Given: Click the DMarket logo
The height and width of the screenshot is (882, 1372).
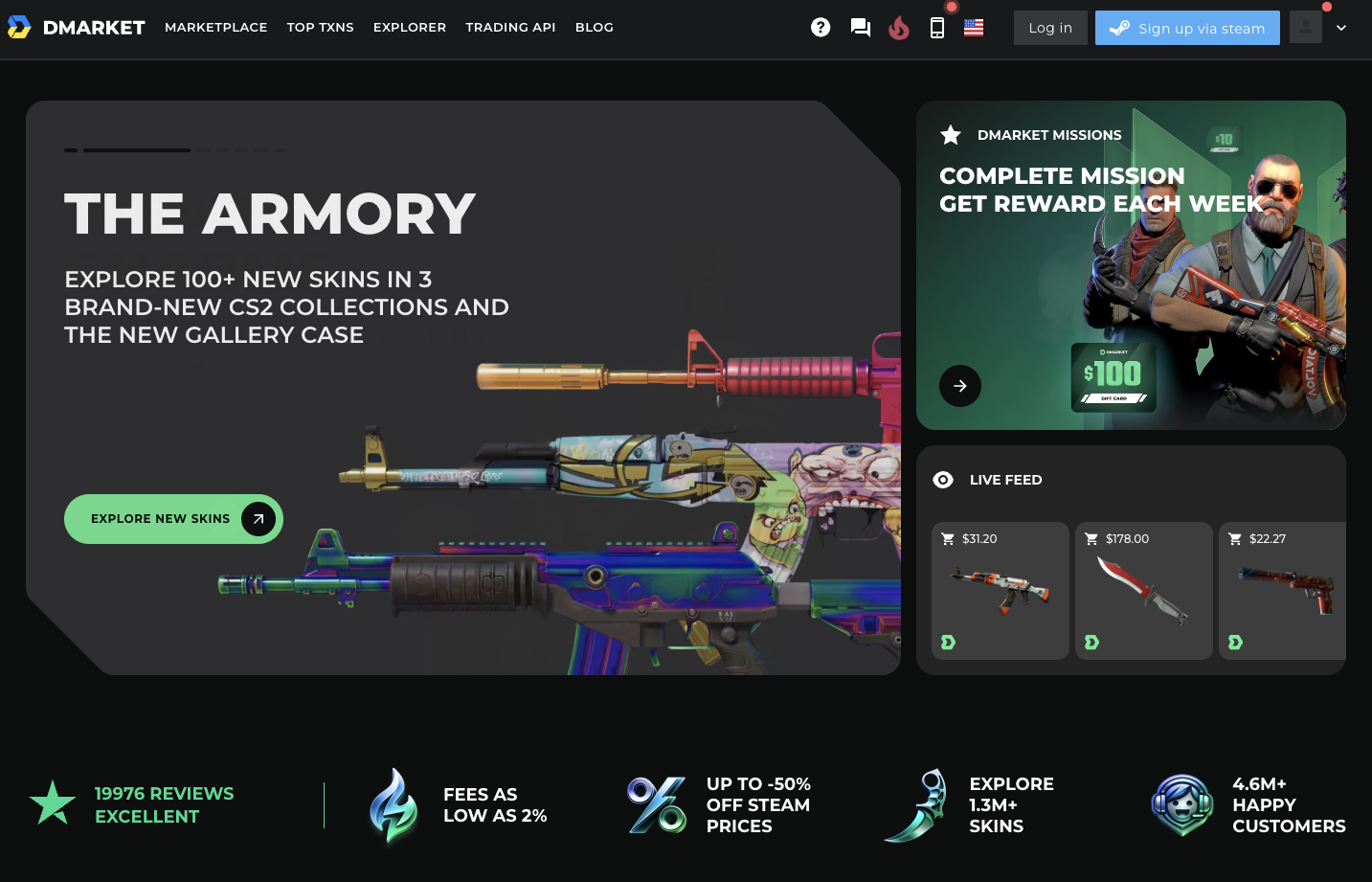Looking at the screenshot, I should click(77, 28).
